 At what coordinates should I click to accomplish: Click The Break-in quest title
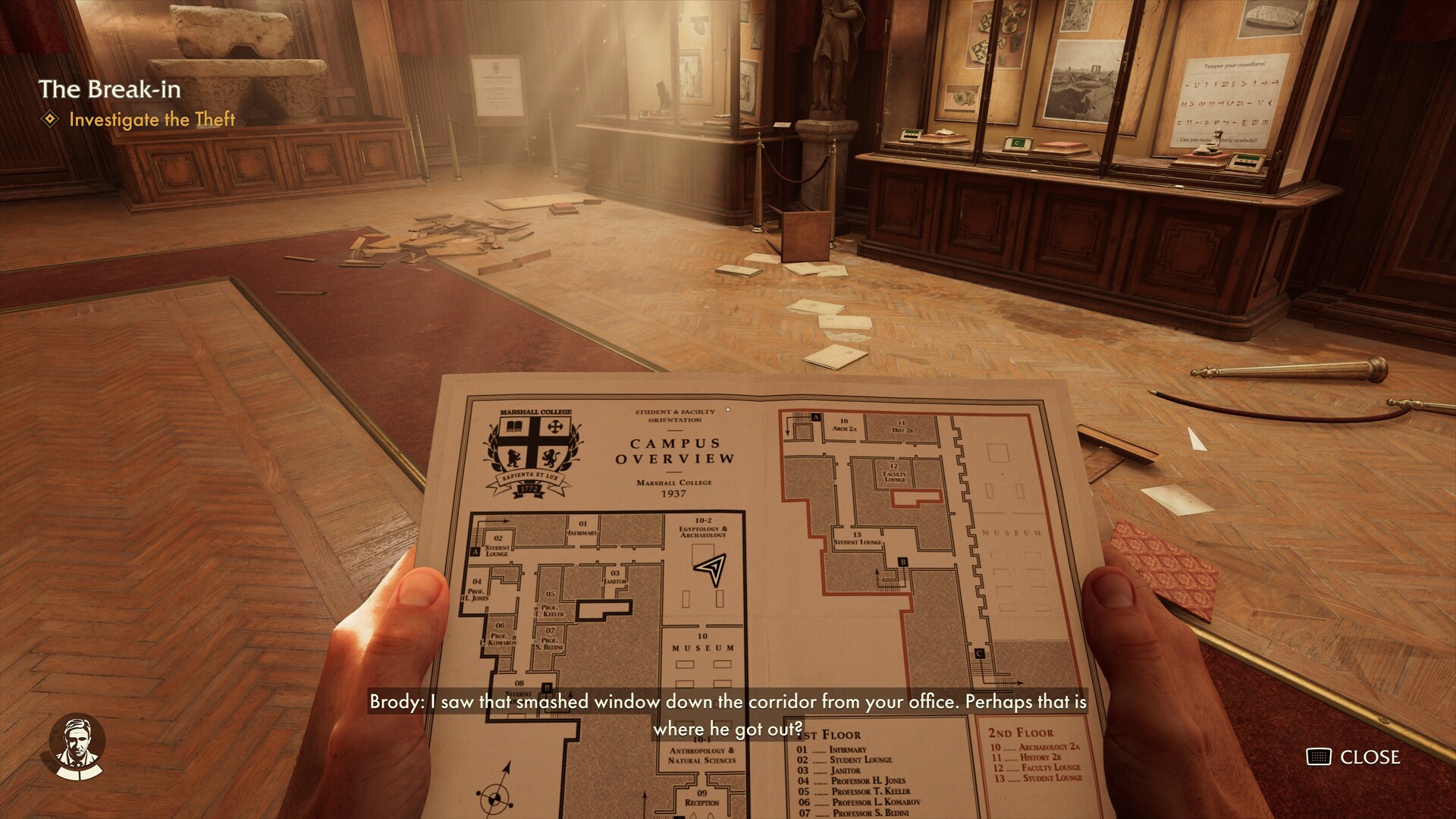pyautogui.click(x=111, y=89)
